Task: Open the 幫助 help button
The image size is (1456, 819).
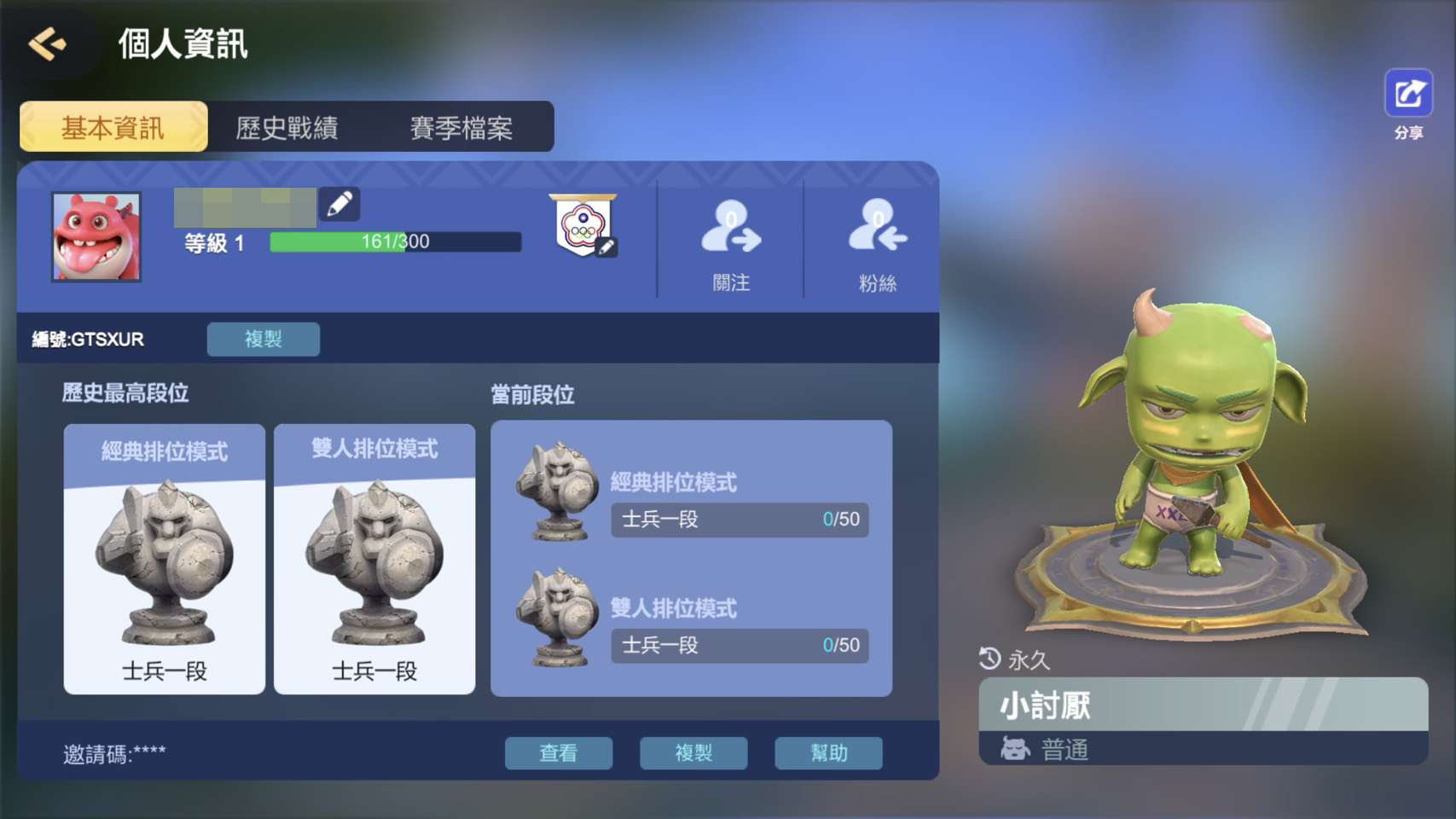Action: (x=828, y=752)
